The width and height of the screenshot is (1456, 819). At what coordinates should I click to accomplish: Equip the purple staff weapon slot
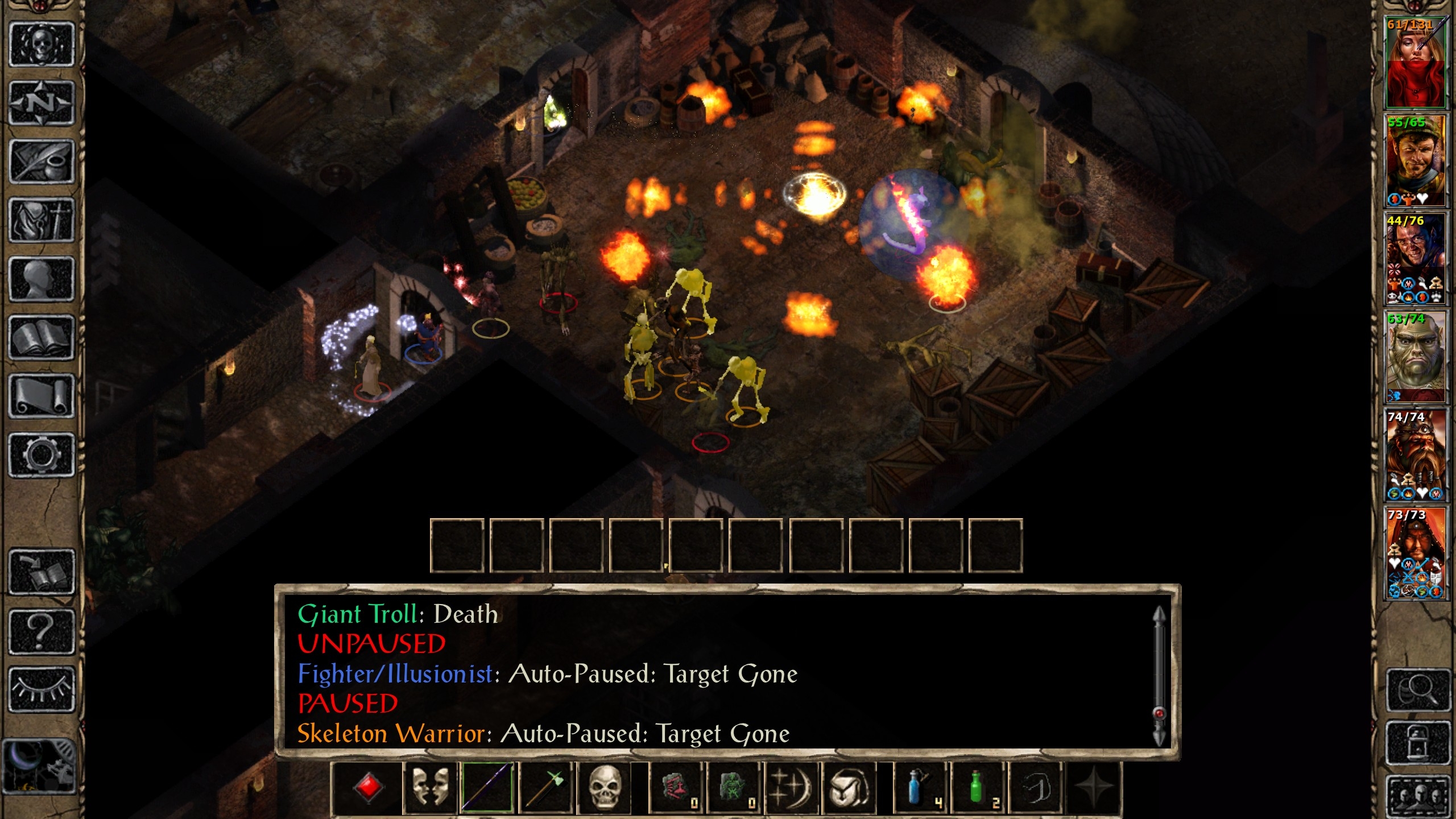tap(487, 788)
